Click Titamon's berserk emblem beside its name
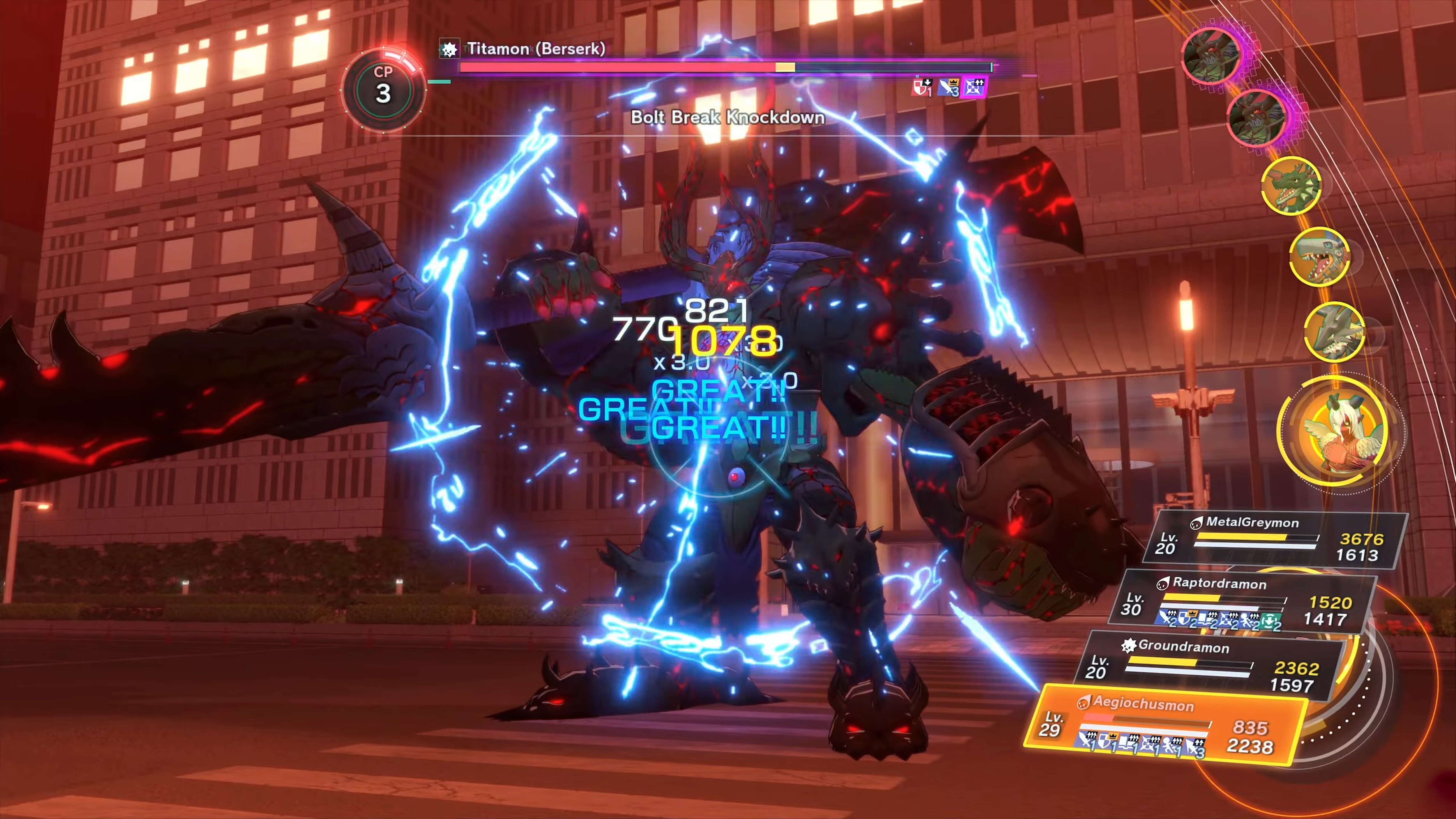The width and height of the screenshot is (1456, 819). [x=449, y=49]
